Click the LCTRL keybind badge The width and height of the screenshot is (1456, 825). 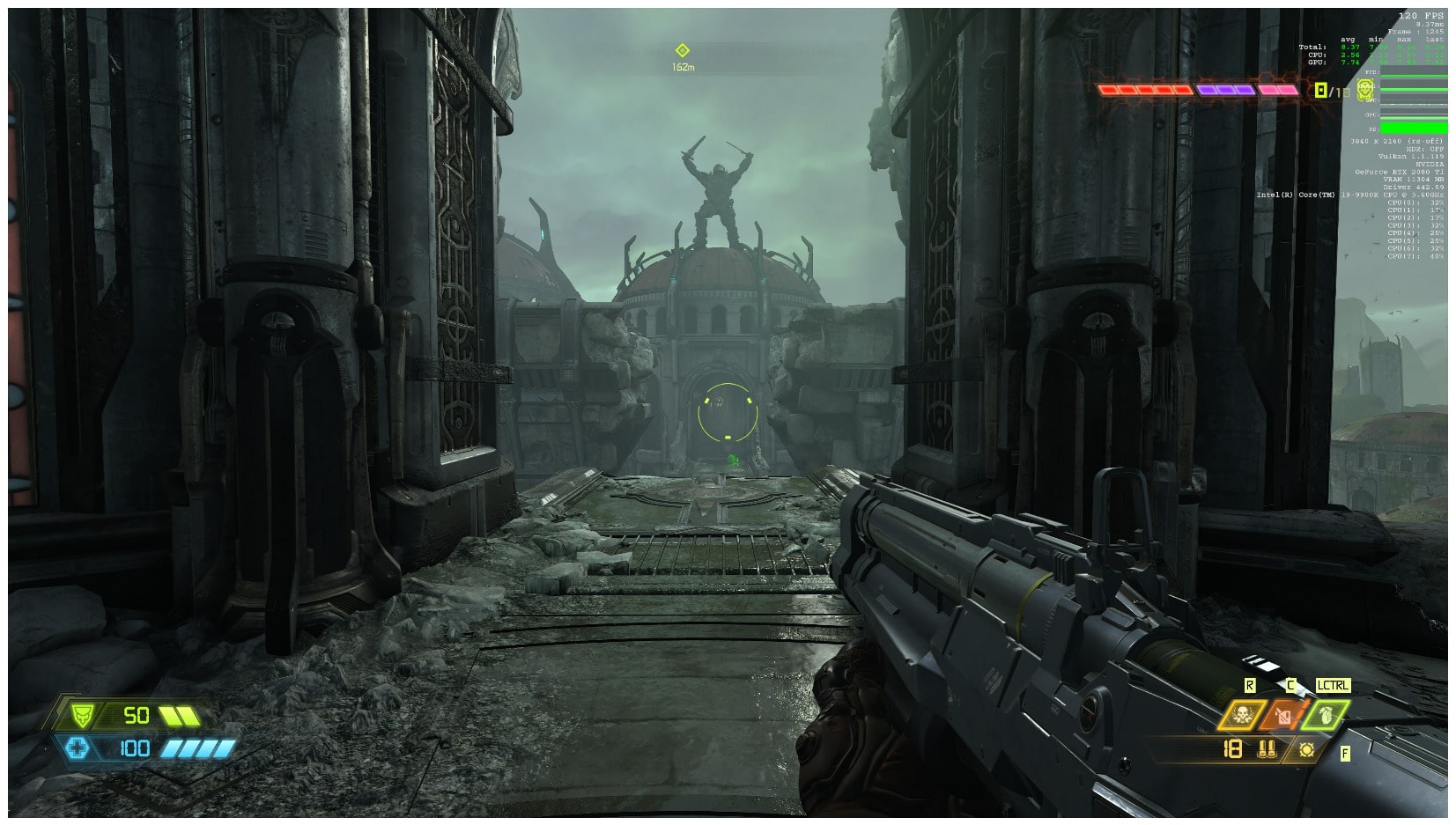pyautogui.click(x=1333, y=684)
